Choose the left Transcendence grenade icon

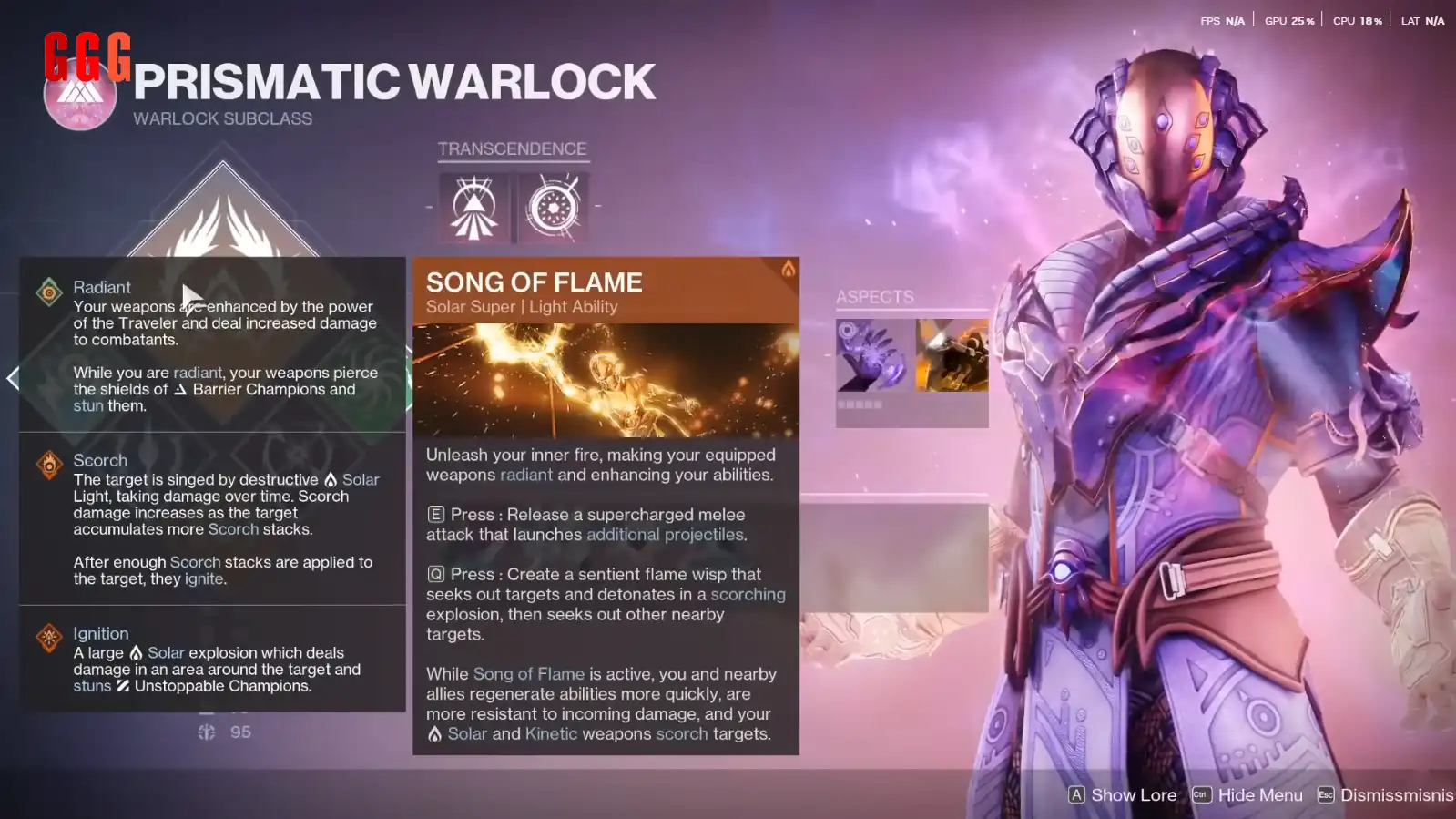coord(474,208)
